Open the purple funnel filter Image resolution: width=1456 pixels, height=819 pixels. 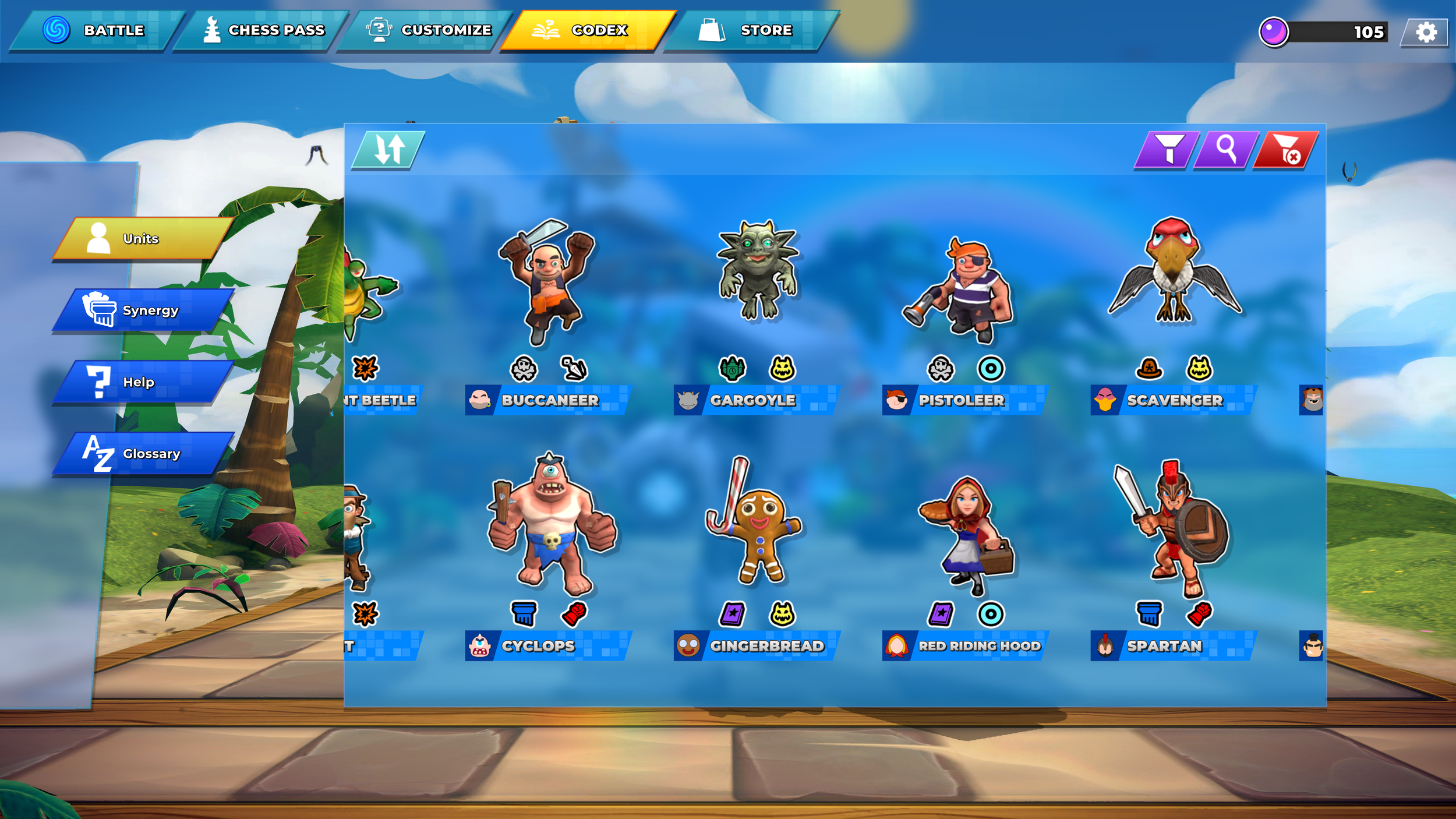coord(1167,150)
